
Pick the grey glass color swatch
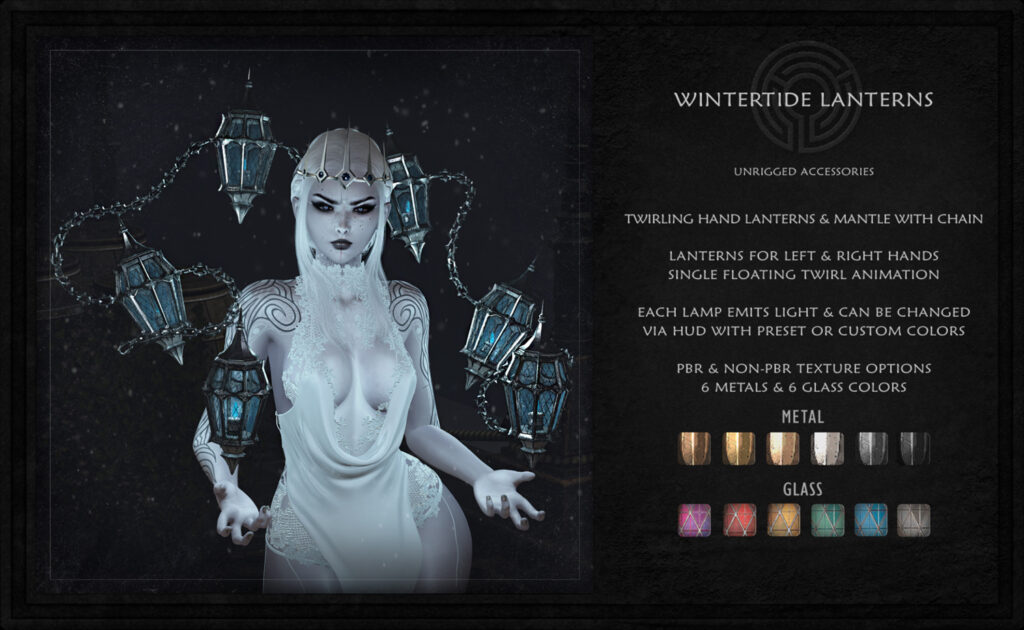[x=914, y=519]
